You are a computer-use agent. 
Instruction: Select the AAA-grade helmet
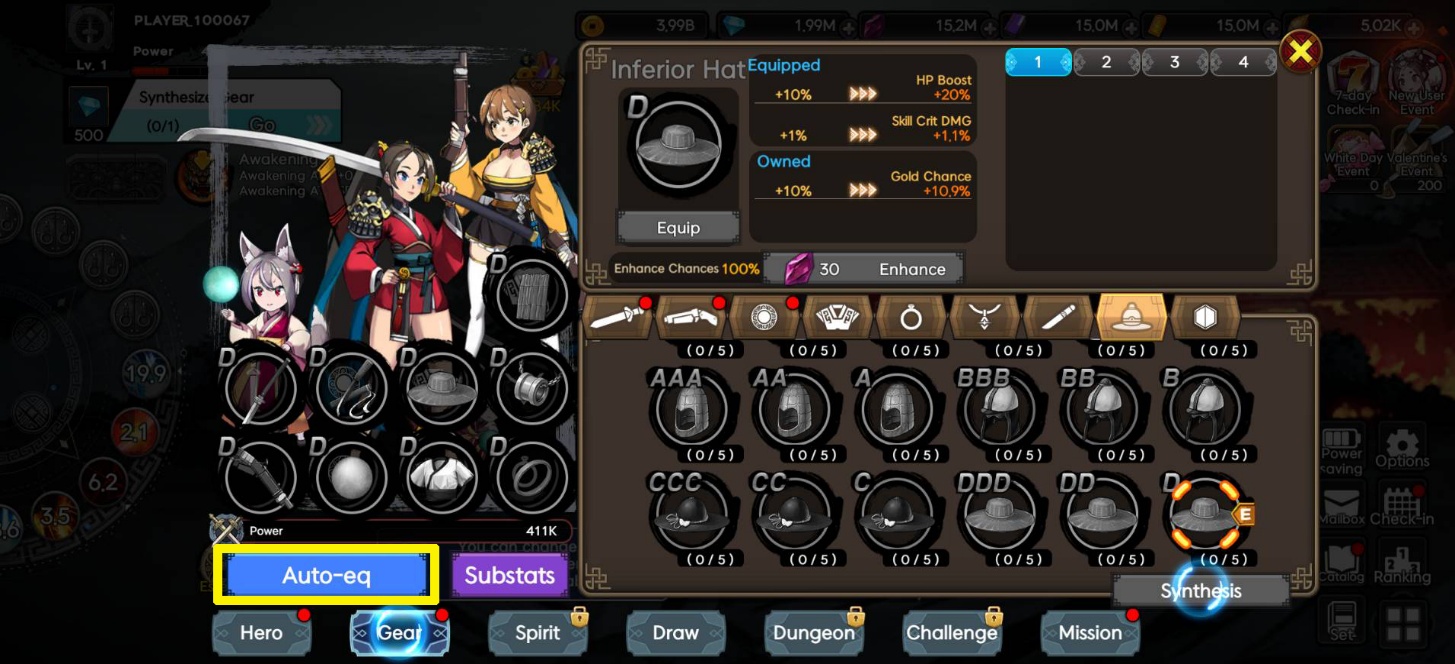coord(689,411)
